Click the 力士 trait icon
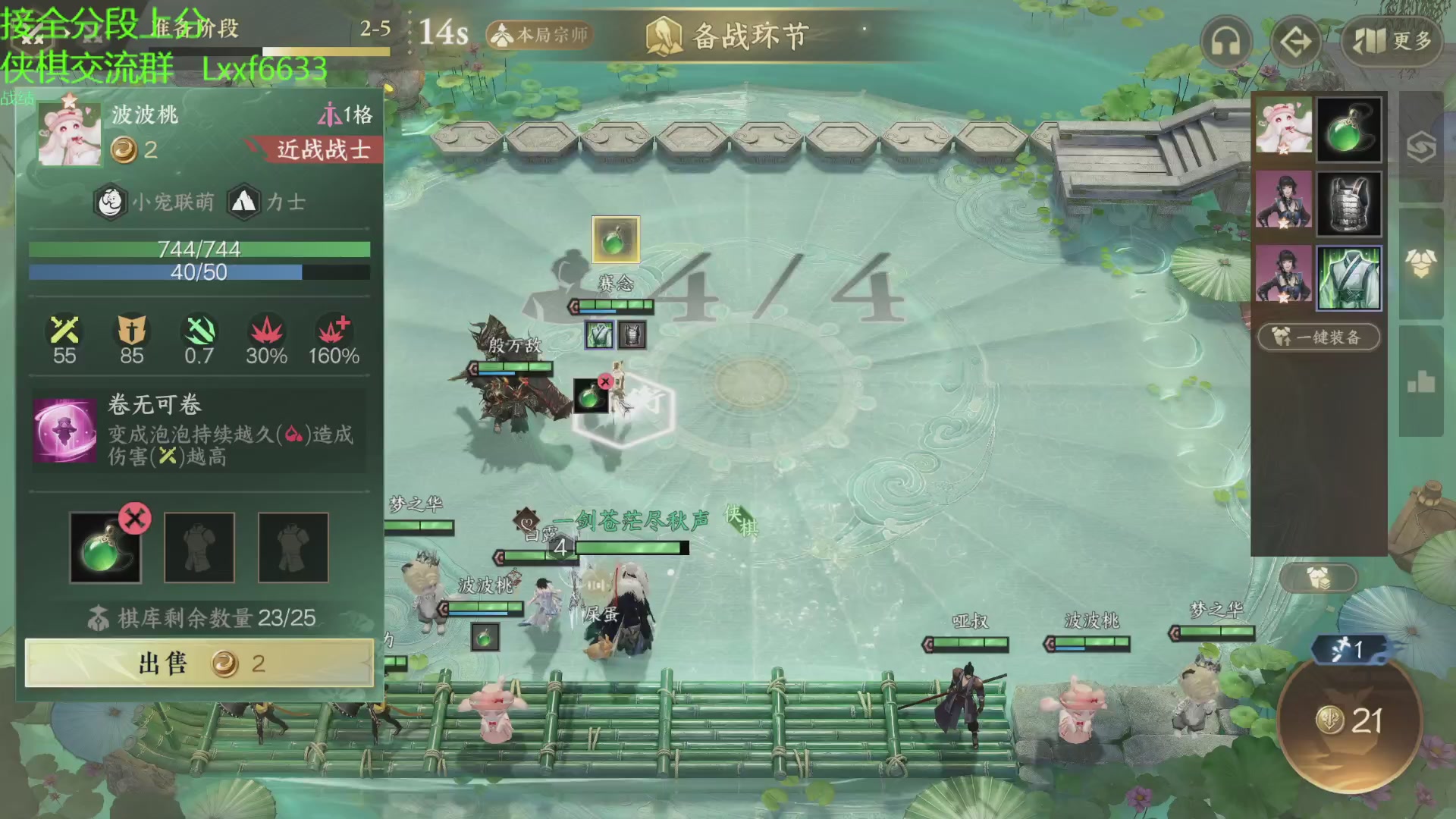Screen dimensions: 1456x819 click(243, 202)
